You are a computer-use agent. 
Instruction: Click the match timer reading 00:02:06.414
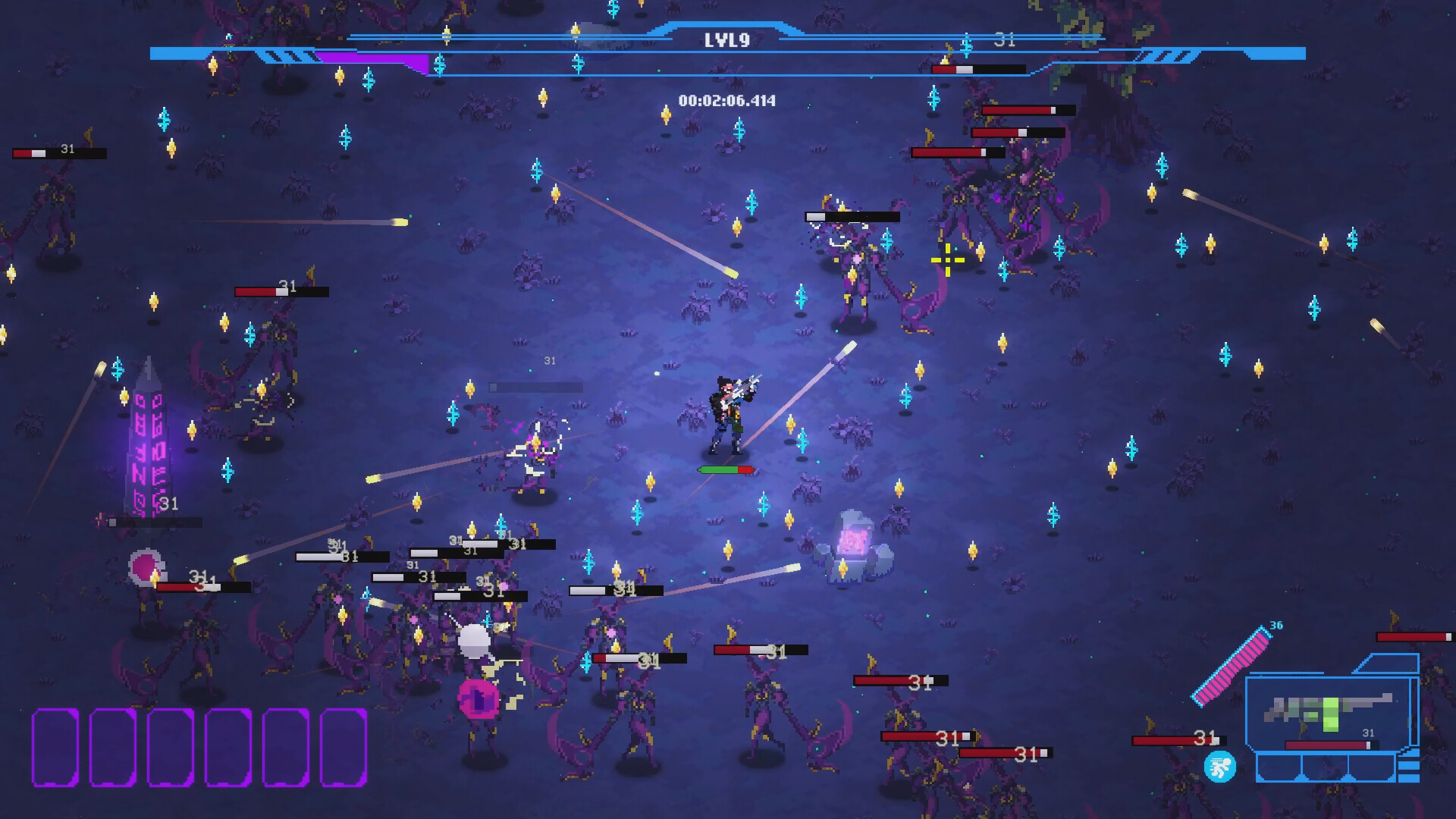pyautogui.click(x=728, y=99)
